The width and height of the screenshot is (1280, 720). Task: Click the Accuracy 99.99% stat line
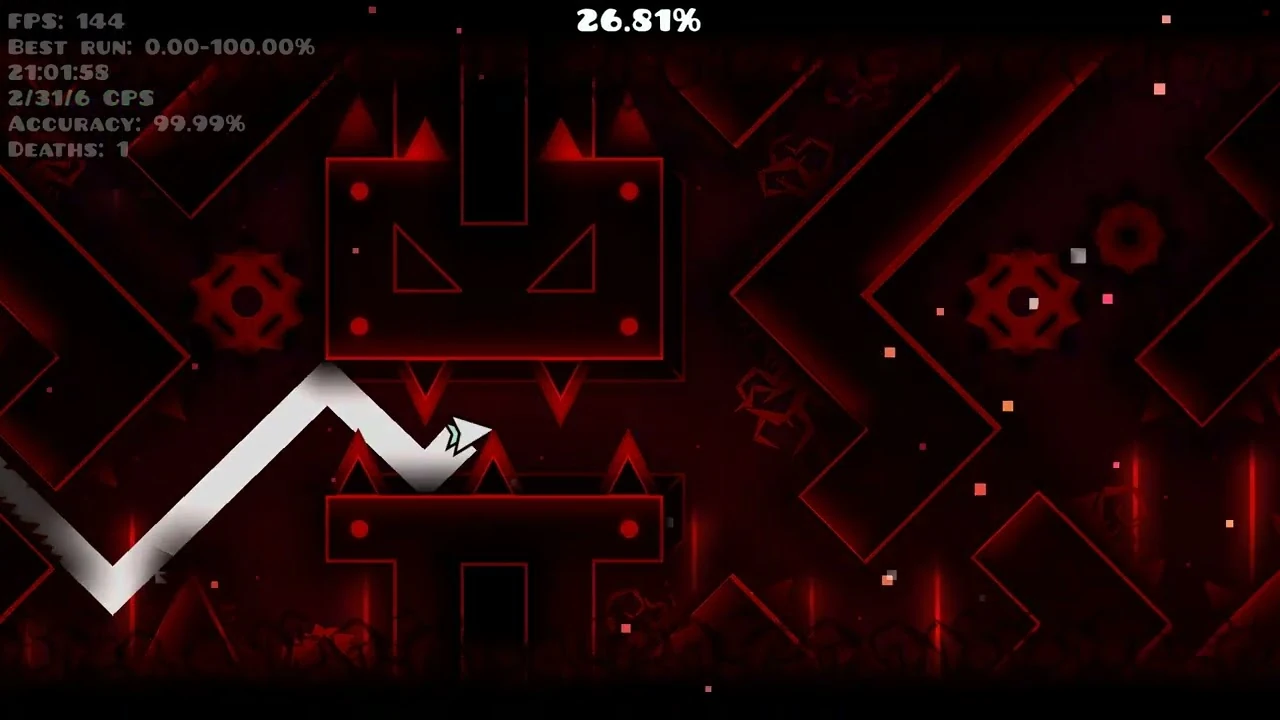125,123
